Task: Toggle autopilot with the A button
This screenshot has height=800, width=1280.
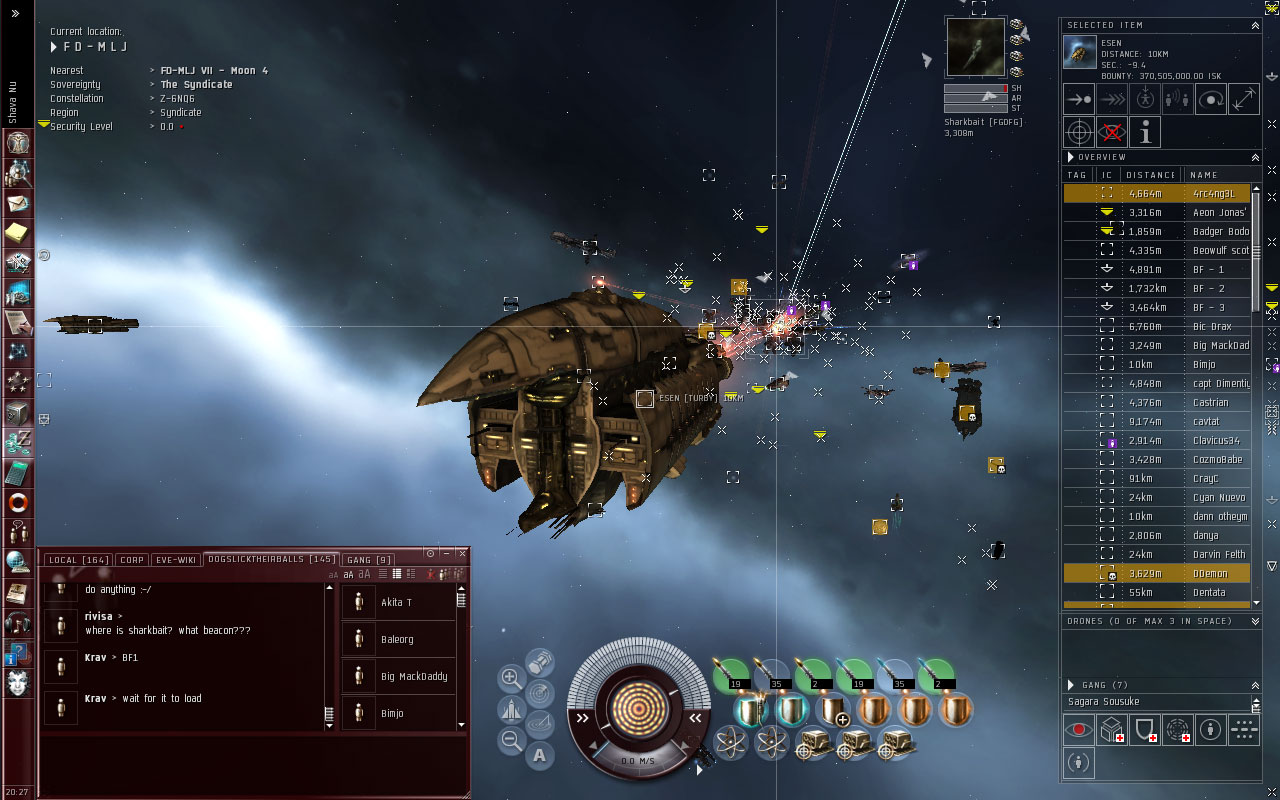Action: (x=540, y=755)
